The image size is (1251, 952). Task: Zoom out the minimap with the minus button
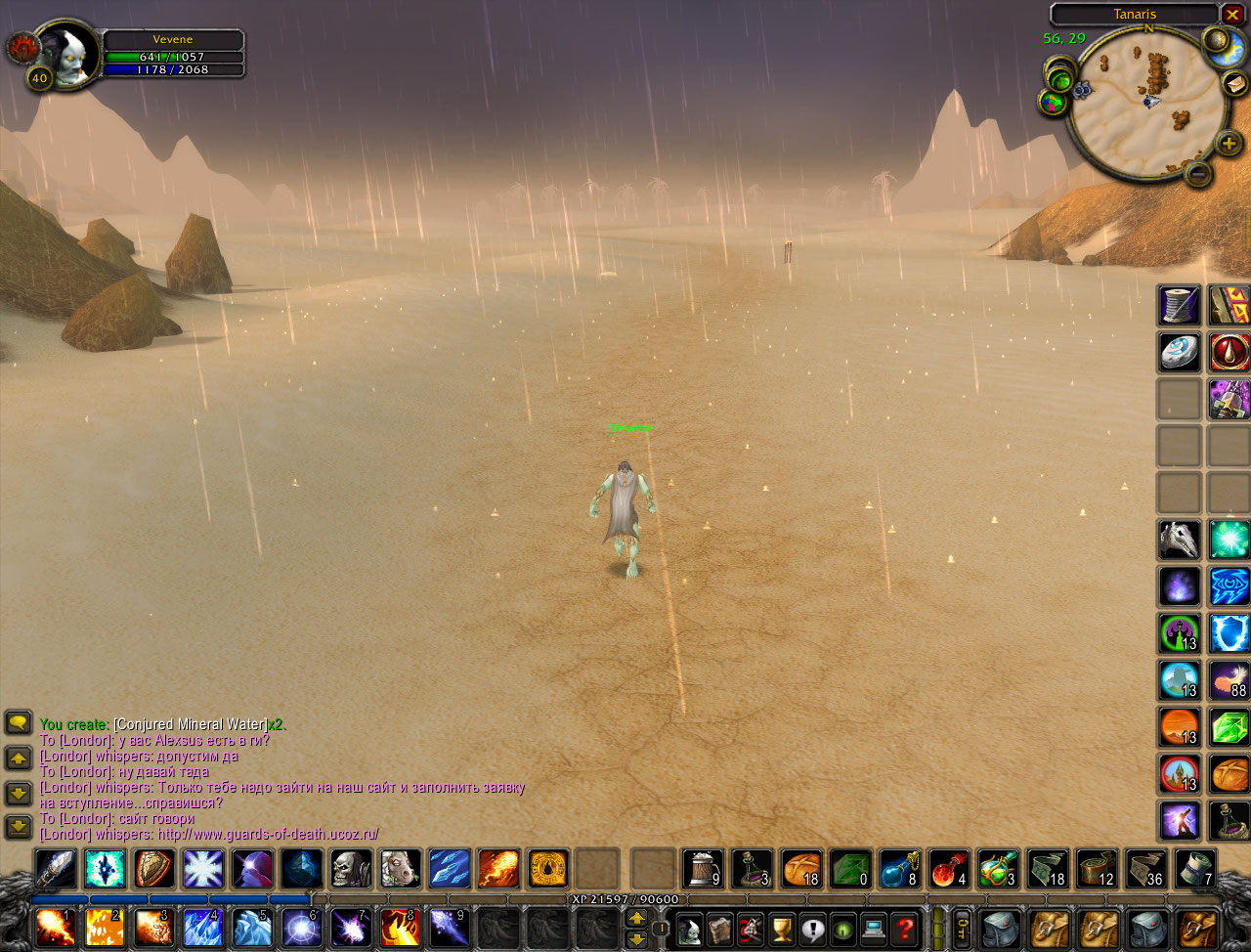click(x=1198, y=174)
